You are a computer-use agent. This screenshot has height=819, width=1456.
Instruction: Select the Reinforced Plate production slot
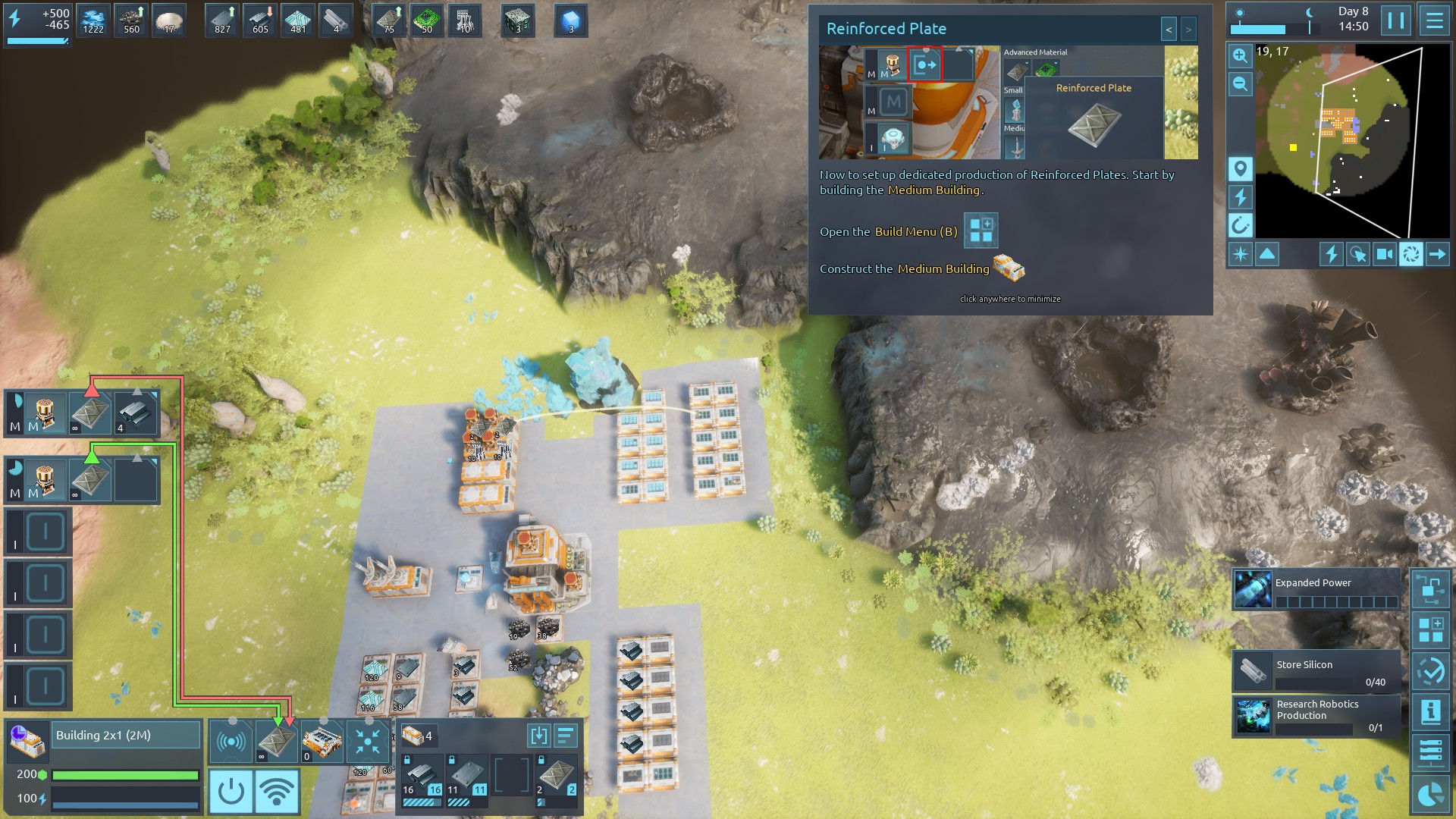pyautogui.click(x=276, y=741)
